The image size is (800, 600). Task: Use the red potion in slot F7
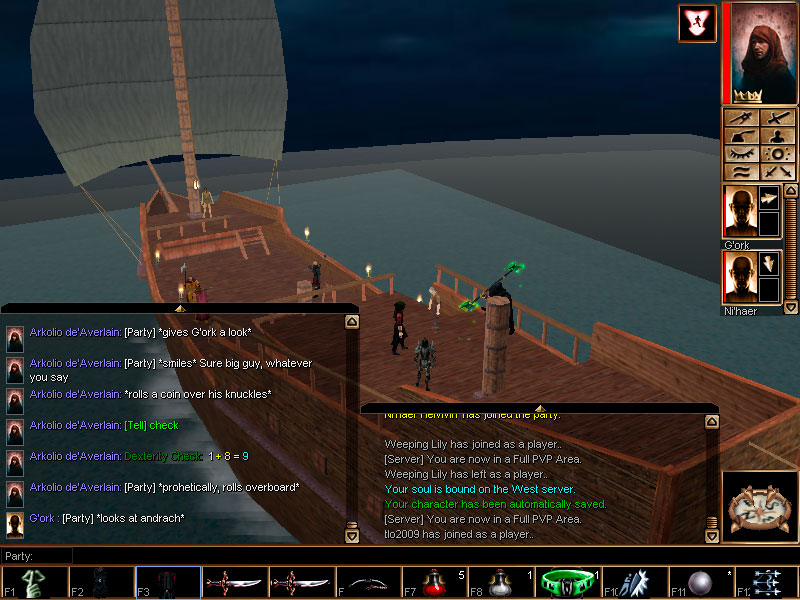coord(433,582)
